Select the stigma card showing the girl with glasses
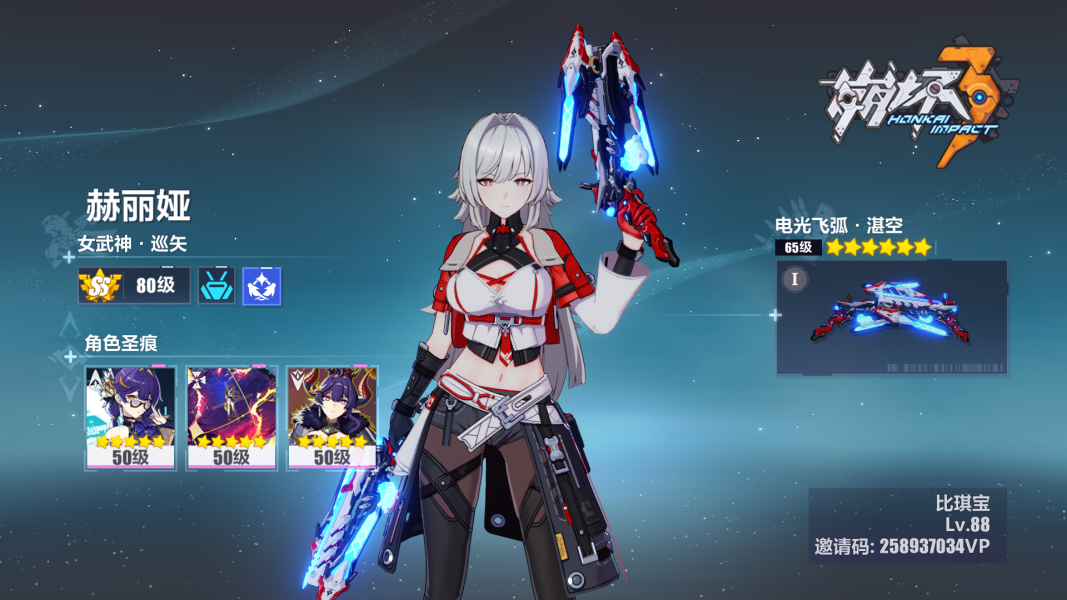This screenshot has width=1067, height=600. pyautogui.click(x=131, y=417)
